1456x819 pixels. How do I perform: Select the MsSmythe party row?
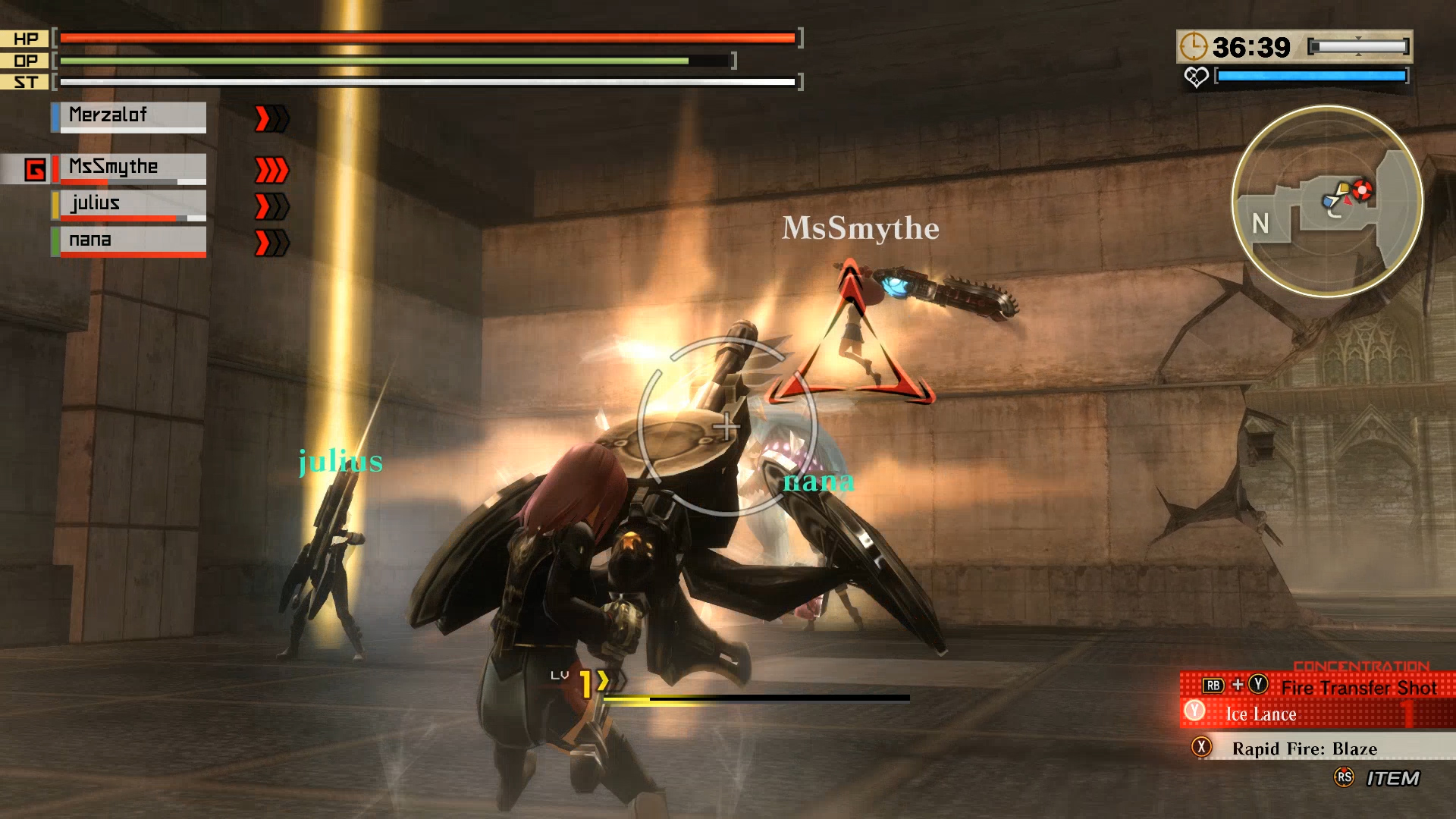coord(129,168)
